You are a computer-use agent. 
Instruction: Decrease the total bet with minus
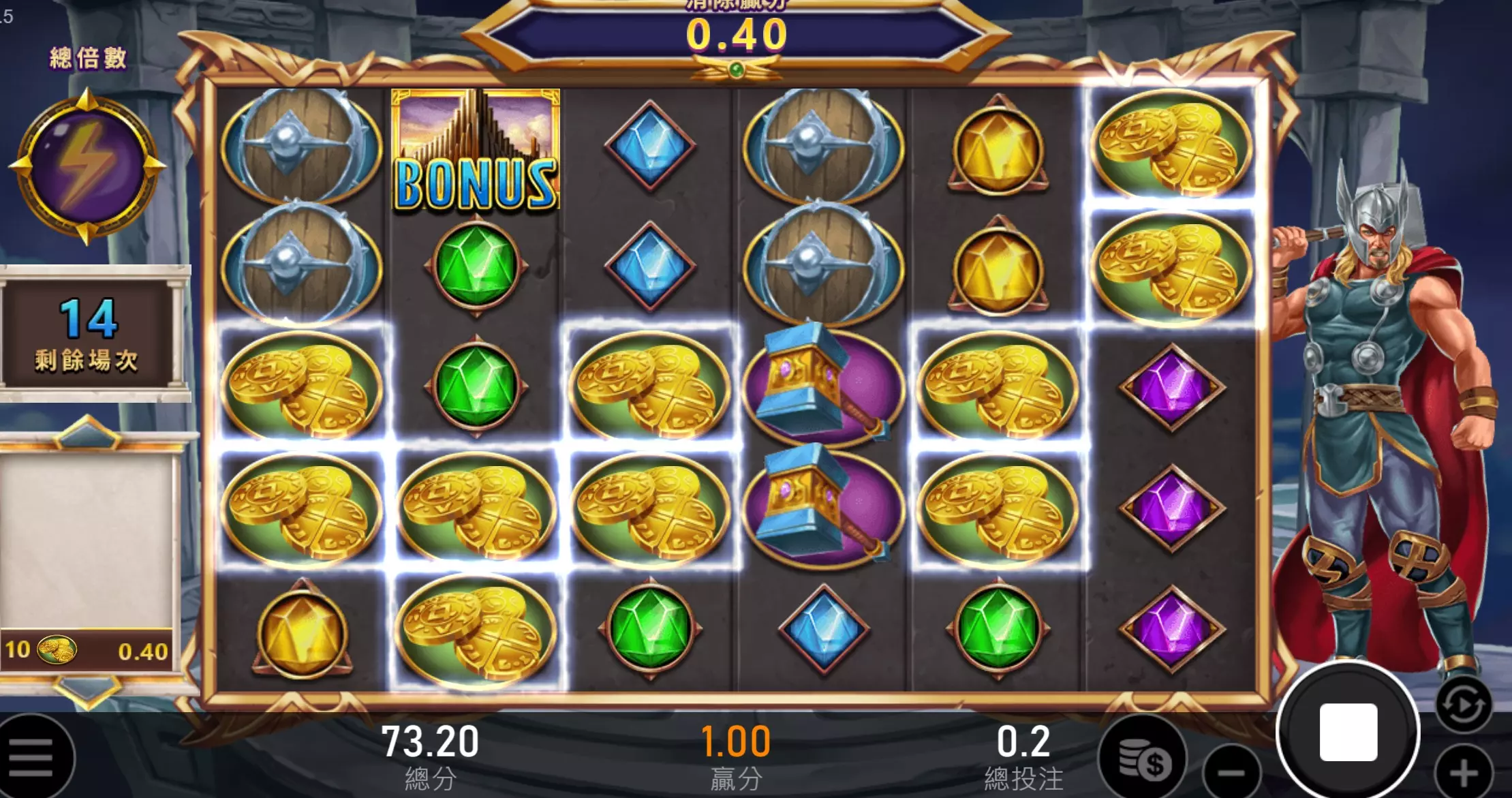[x=1231, y=773]
